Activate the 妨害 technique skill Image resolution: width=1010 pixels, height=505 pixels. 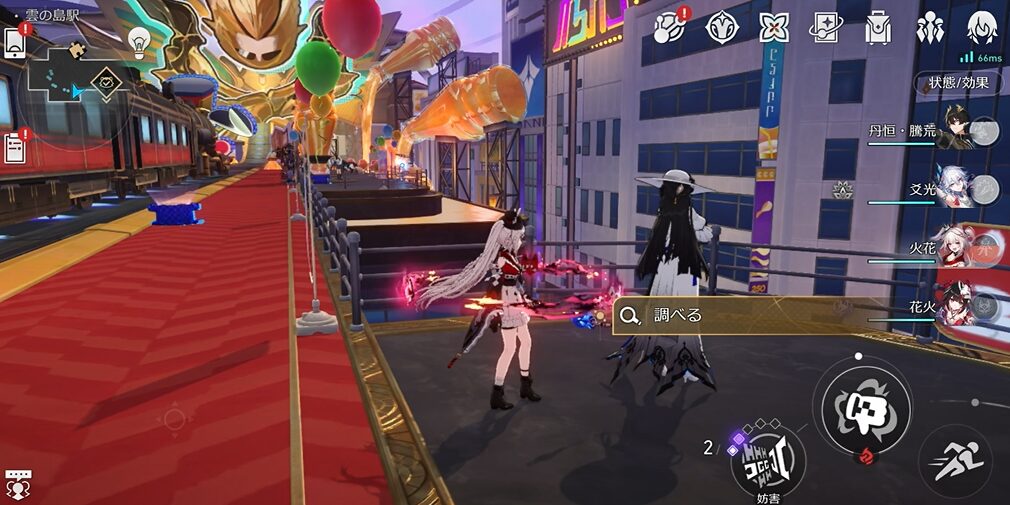click(768, 457)
